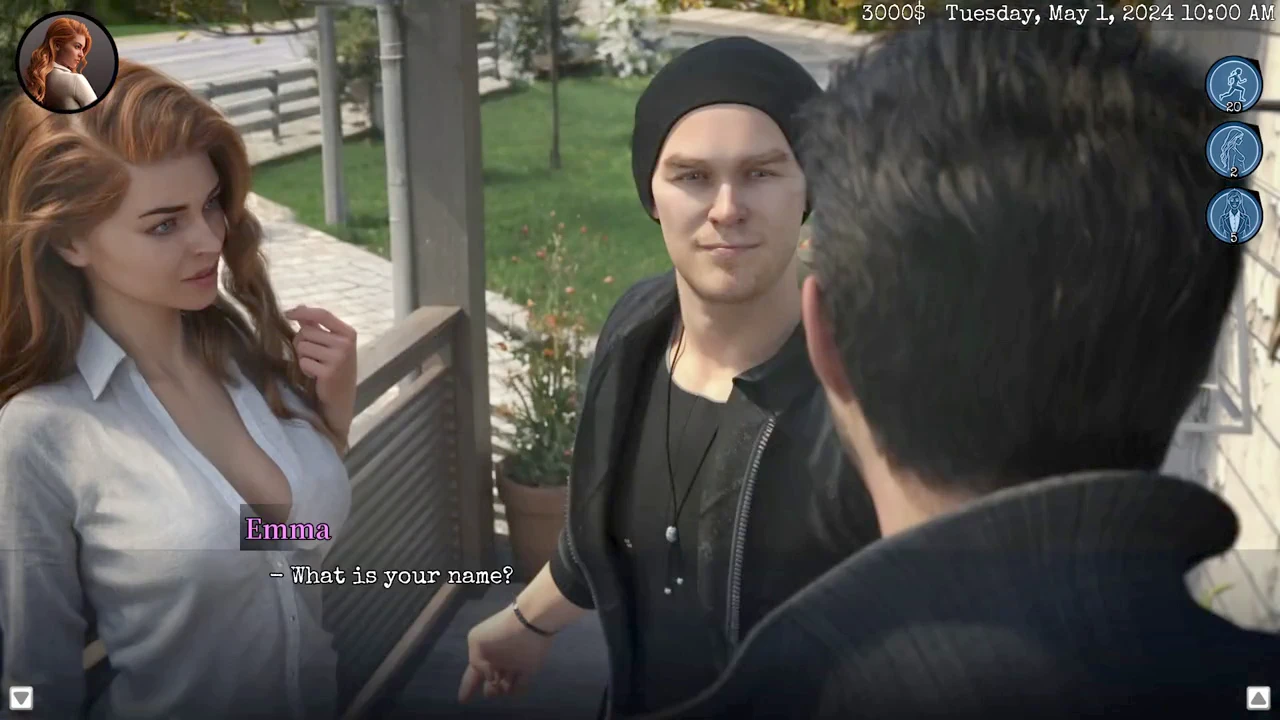Open Emma's character portrait

coord(67,62)
